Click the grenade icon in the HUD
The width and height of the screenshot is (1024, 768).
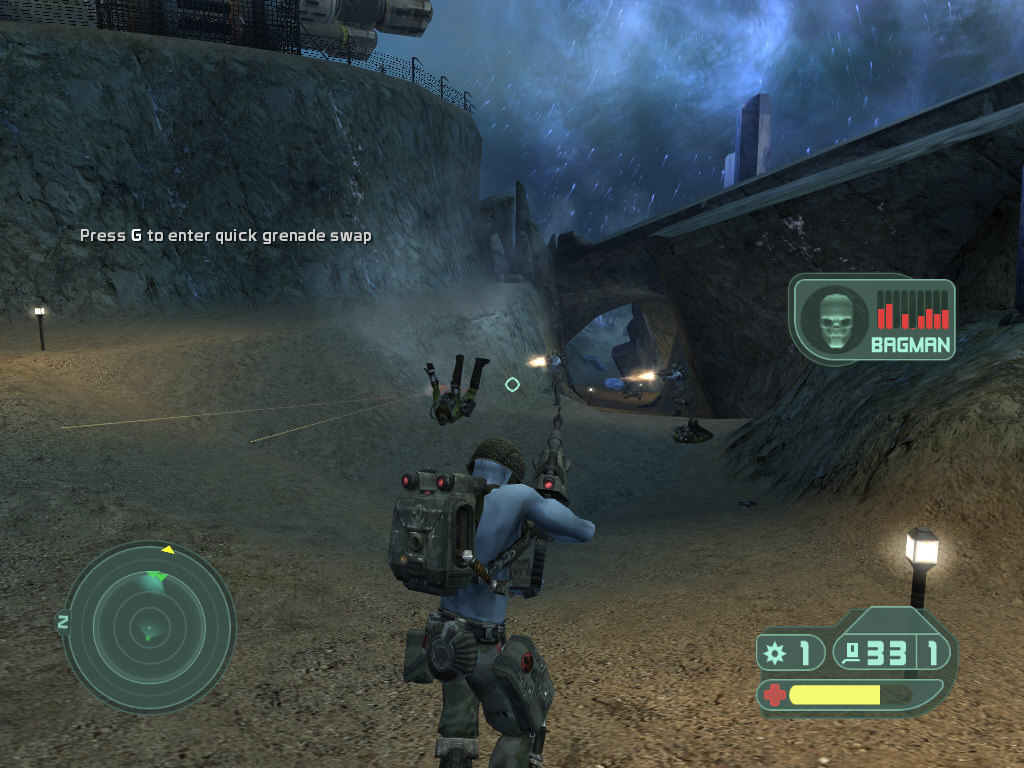pyautogui.click(x=774, y=653)
